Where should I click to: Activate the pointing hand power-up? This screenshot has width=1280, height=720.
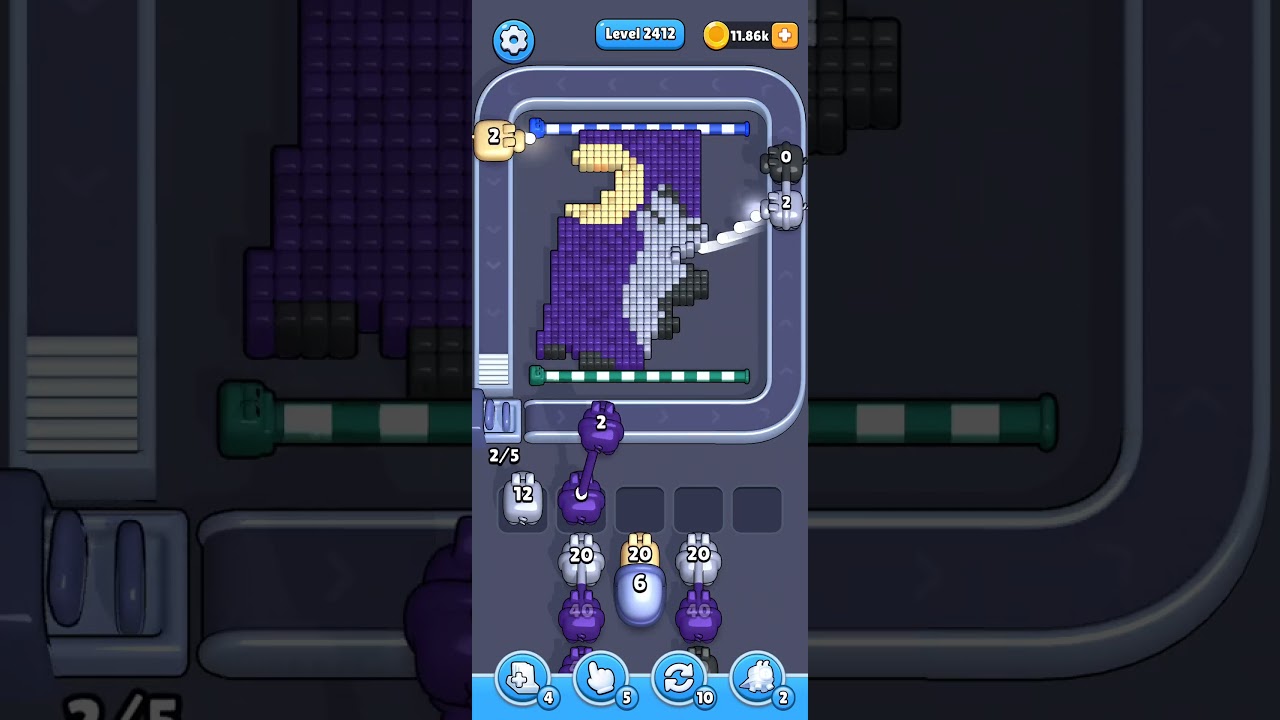(600, 678)
